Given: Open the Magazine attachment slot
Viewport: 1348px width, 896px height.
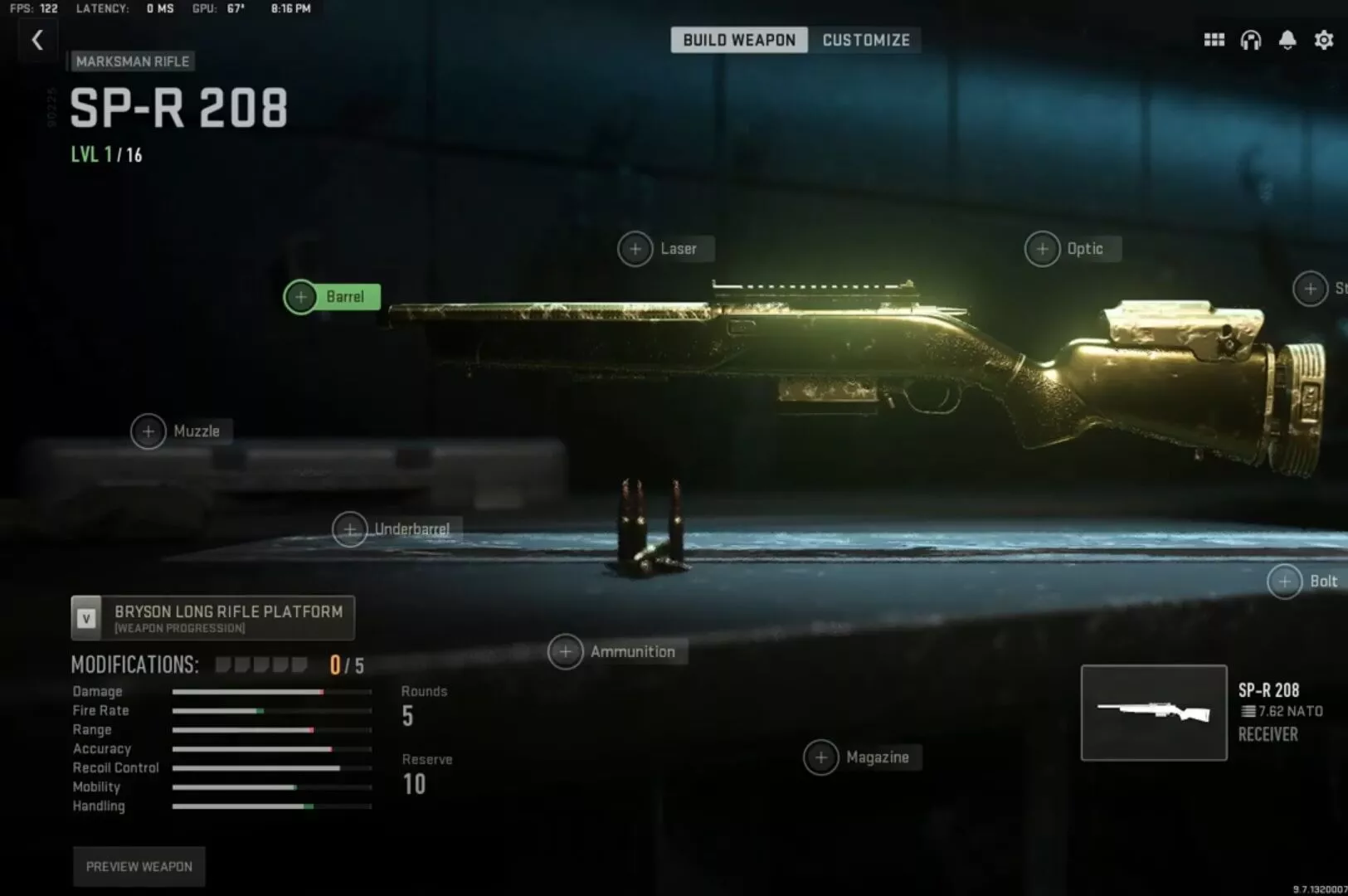Looking at the screenshot, I should point(821,757).
